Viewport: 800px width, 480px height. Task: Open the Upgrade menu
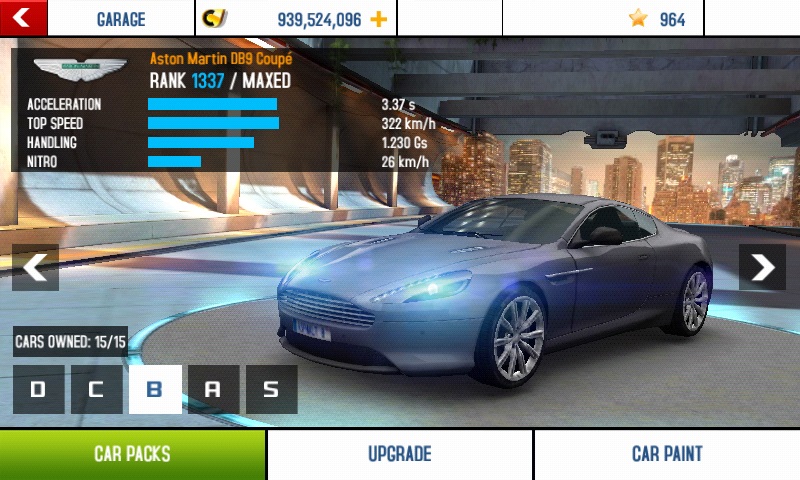tap(399, 454)
